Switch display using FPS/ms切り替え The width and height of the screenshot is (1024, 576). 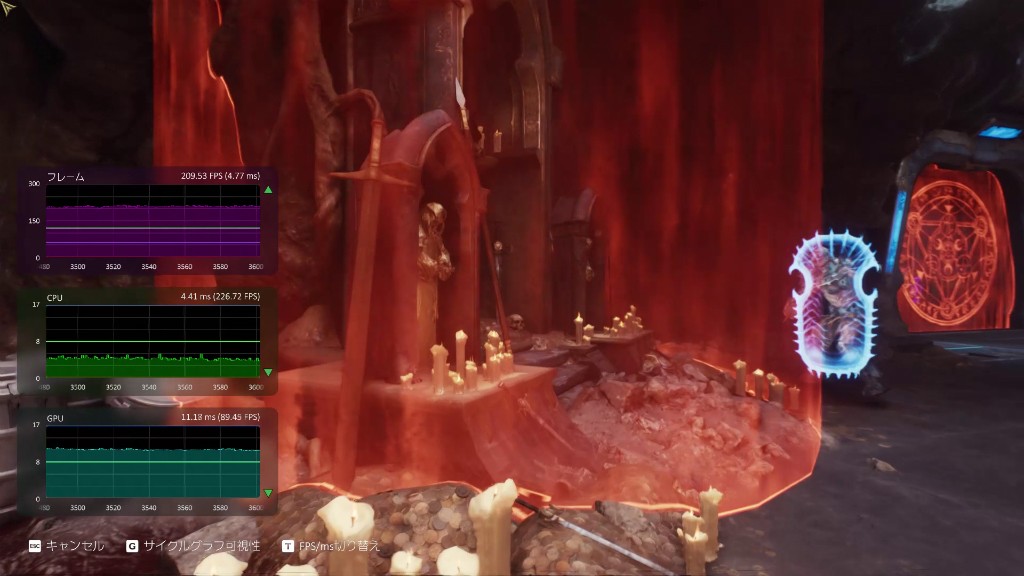click(x=331, y=546)
